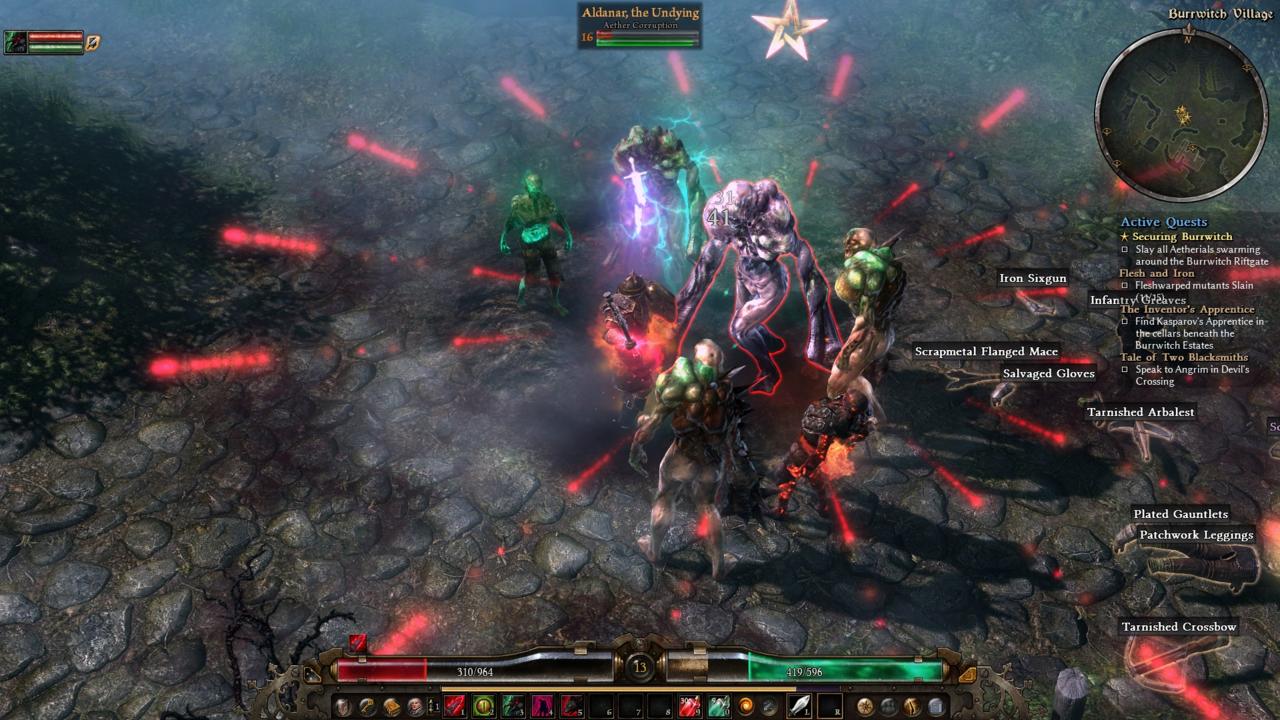Viewport: 1280px width, 720px height.
Task: Click the Active Quests panel header
Action: pos(1162,221)
